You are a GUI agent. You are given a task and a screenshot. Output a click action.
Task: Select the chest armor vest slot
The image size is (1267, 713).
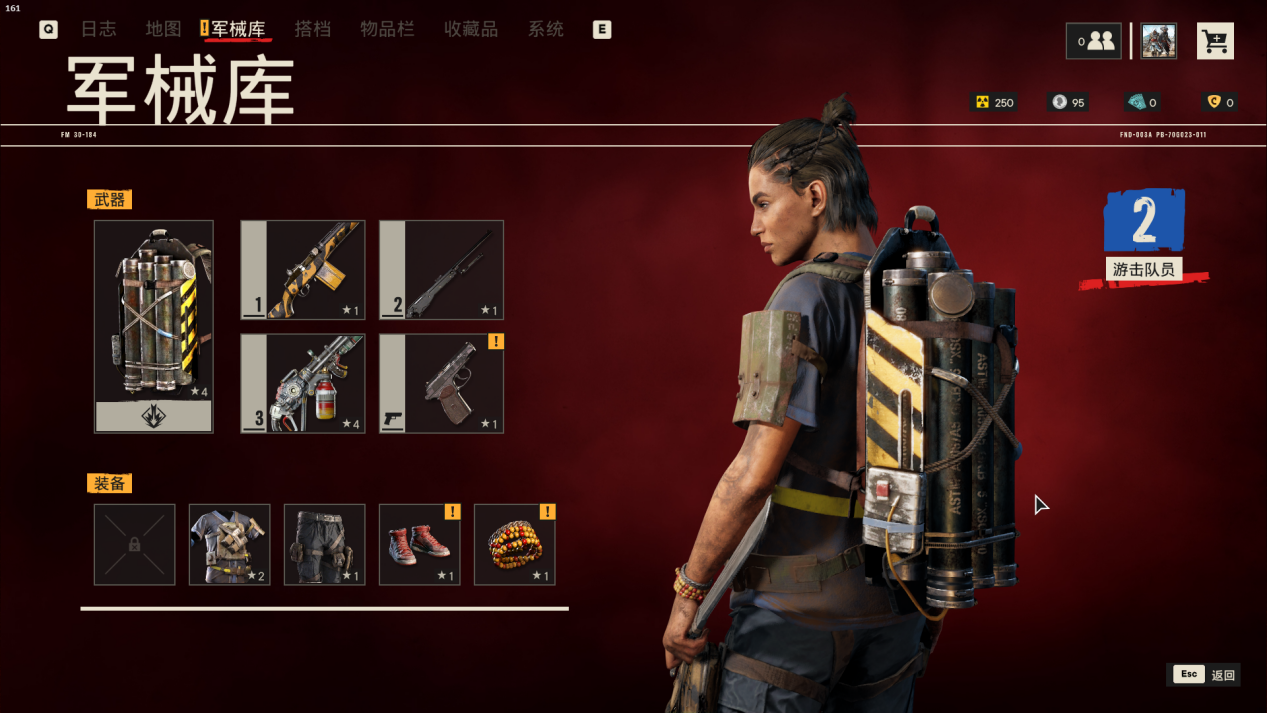[x=229, y=544]
